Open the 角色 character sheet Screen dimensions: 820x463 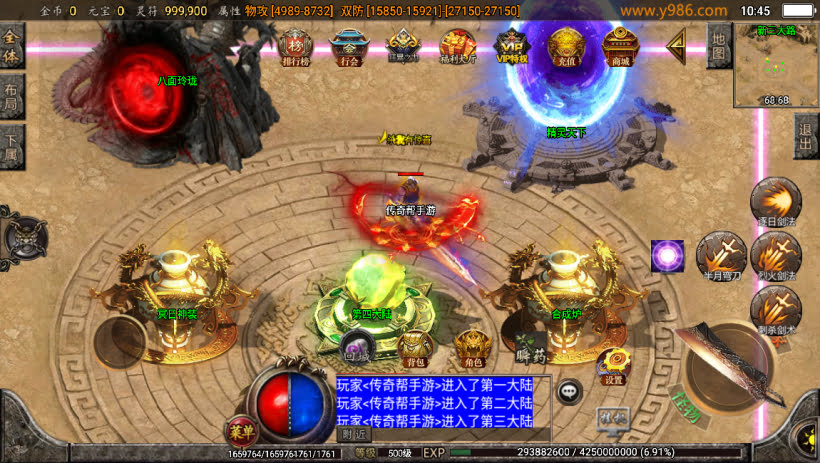point(473,347)
